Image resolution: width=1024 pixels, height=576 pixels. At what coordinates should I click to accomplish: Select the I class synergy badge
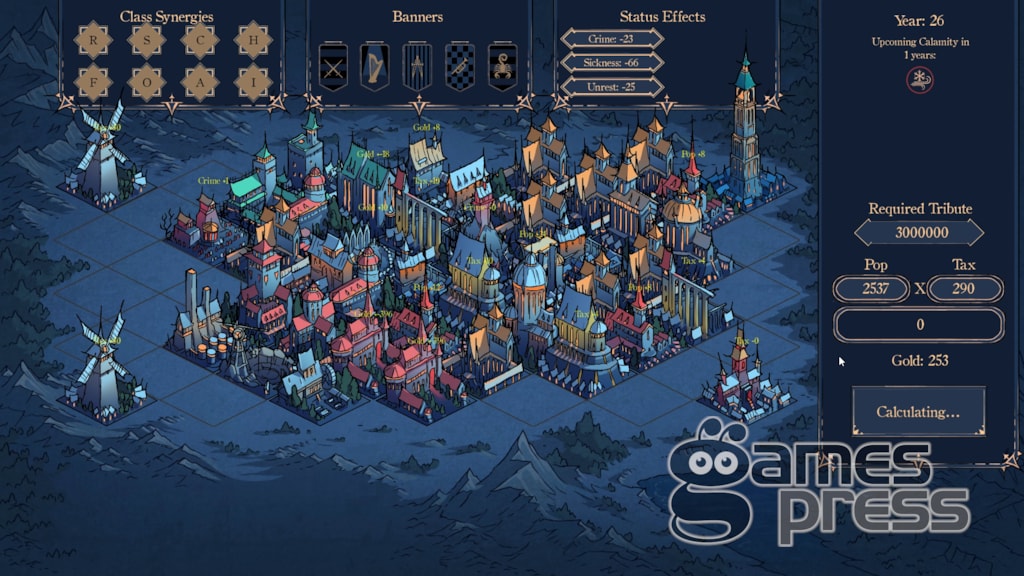[x=253, y=82]
